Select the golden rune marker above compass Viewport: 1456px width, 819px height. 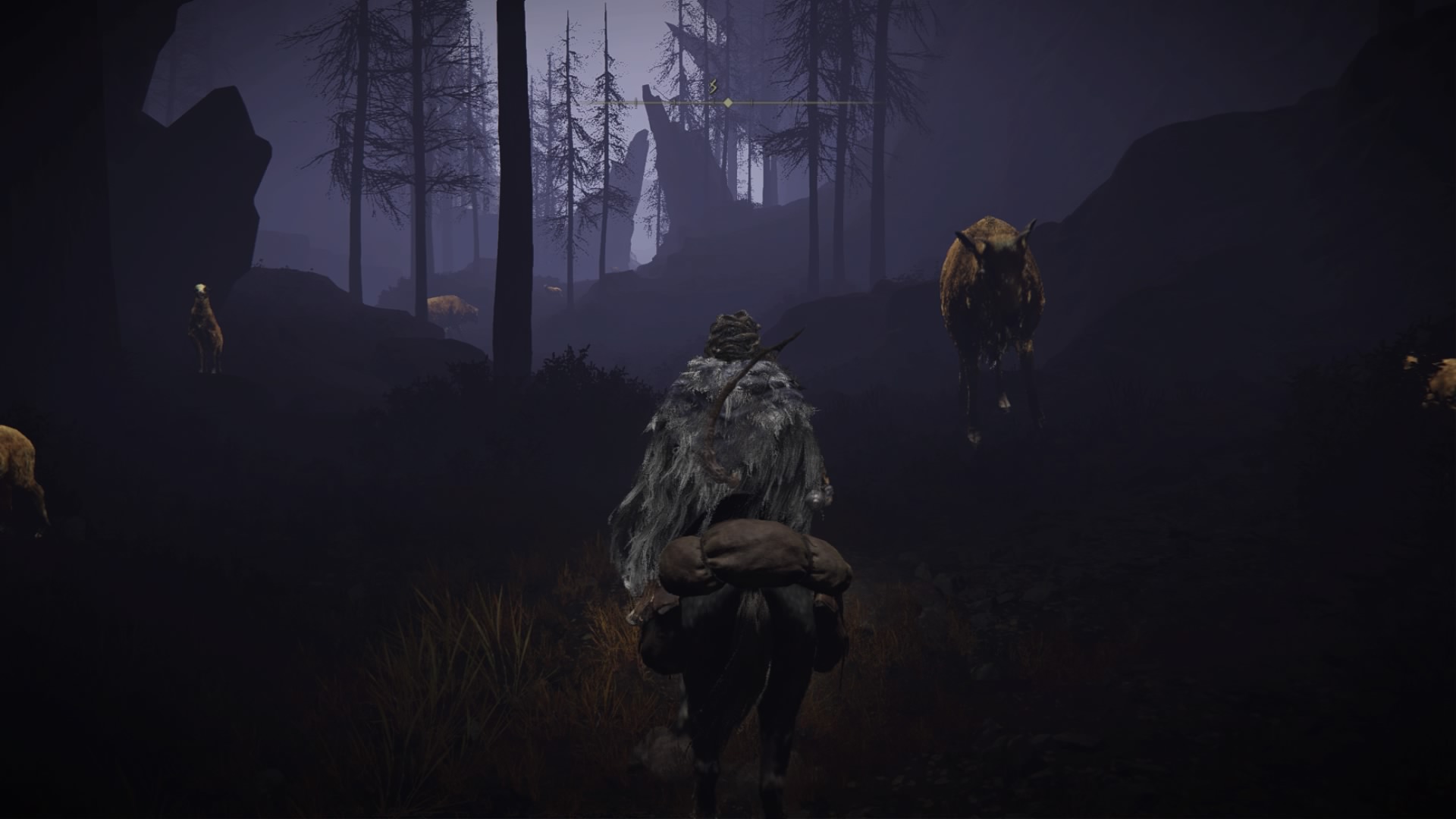pos(713,87)
